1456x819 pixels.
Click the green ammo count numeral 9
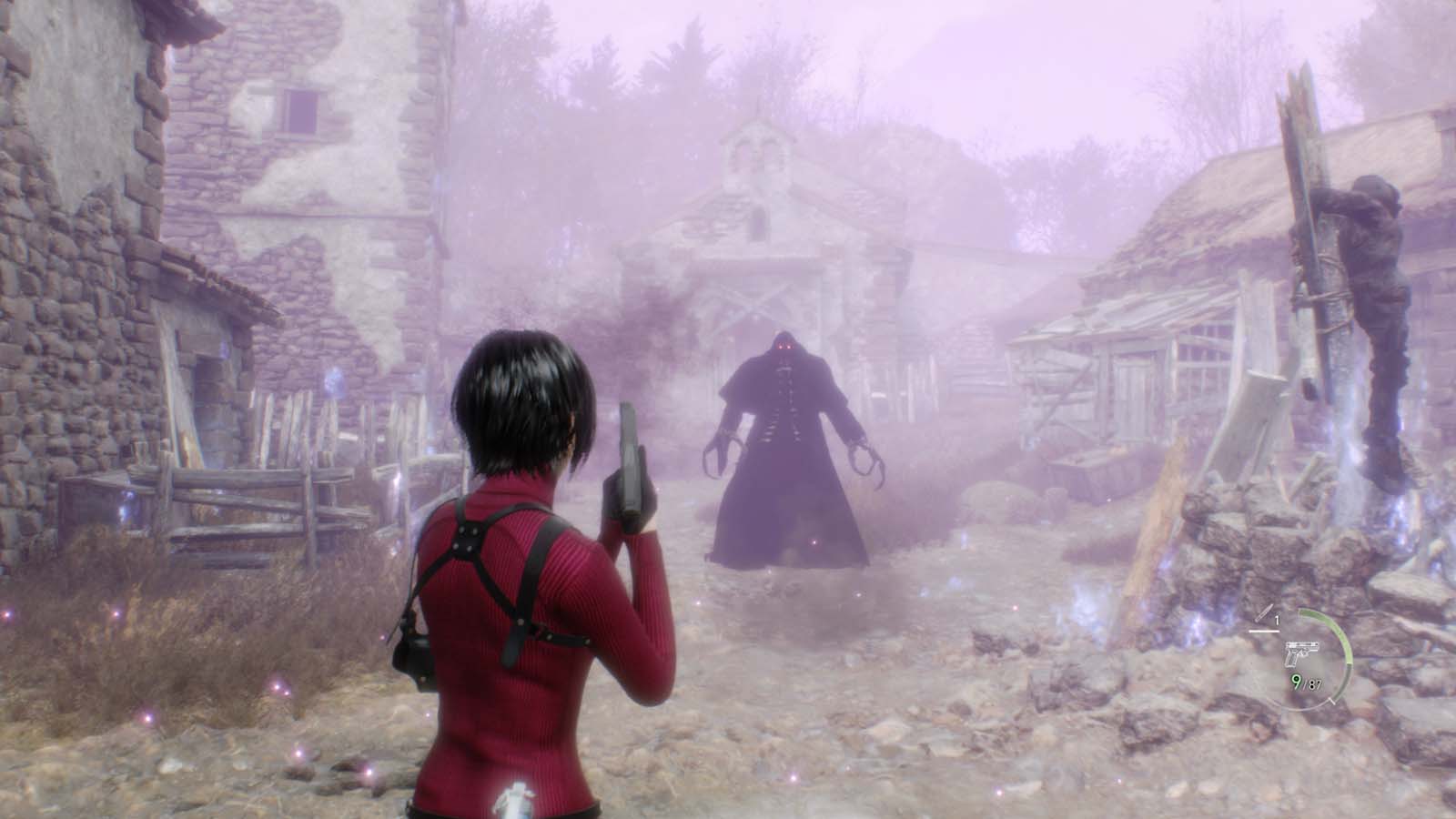[x=1297, y=681]
